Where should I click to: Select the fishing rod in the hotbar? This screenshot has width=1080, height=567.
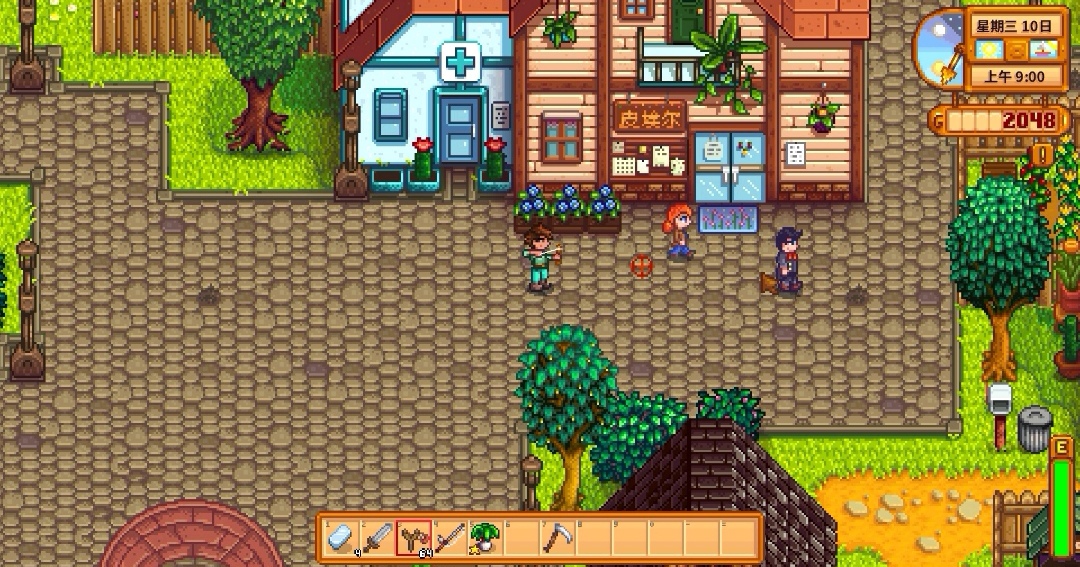pos(450,537)
